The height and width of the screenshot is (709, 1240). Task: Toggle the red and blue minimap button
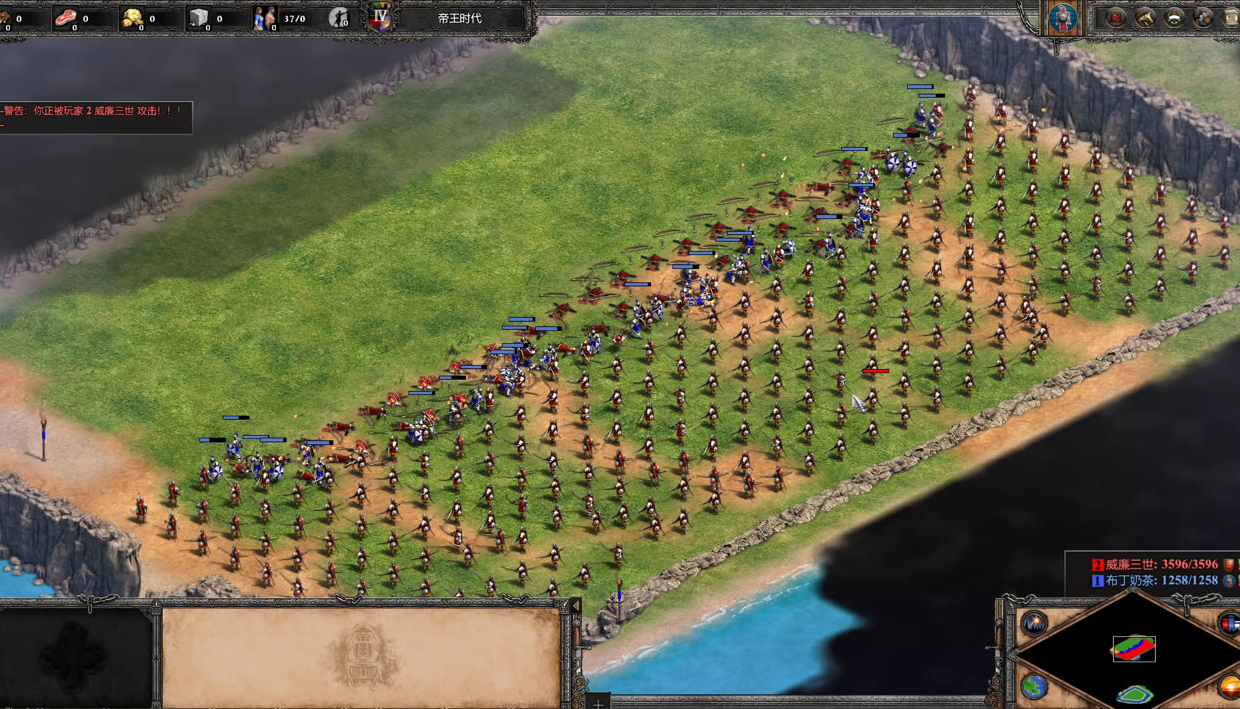(x=1230, y=623)
